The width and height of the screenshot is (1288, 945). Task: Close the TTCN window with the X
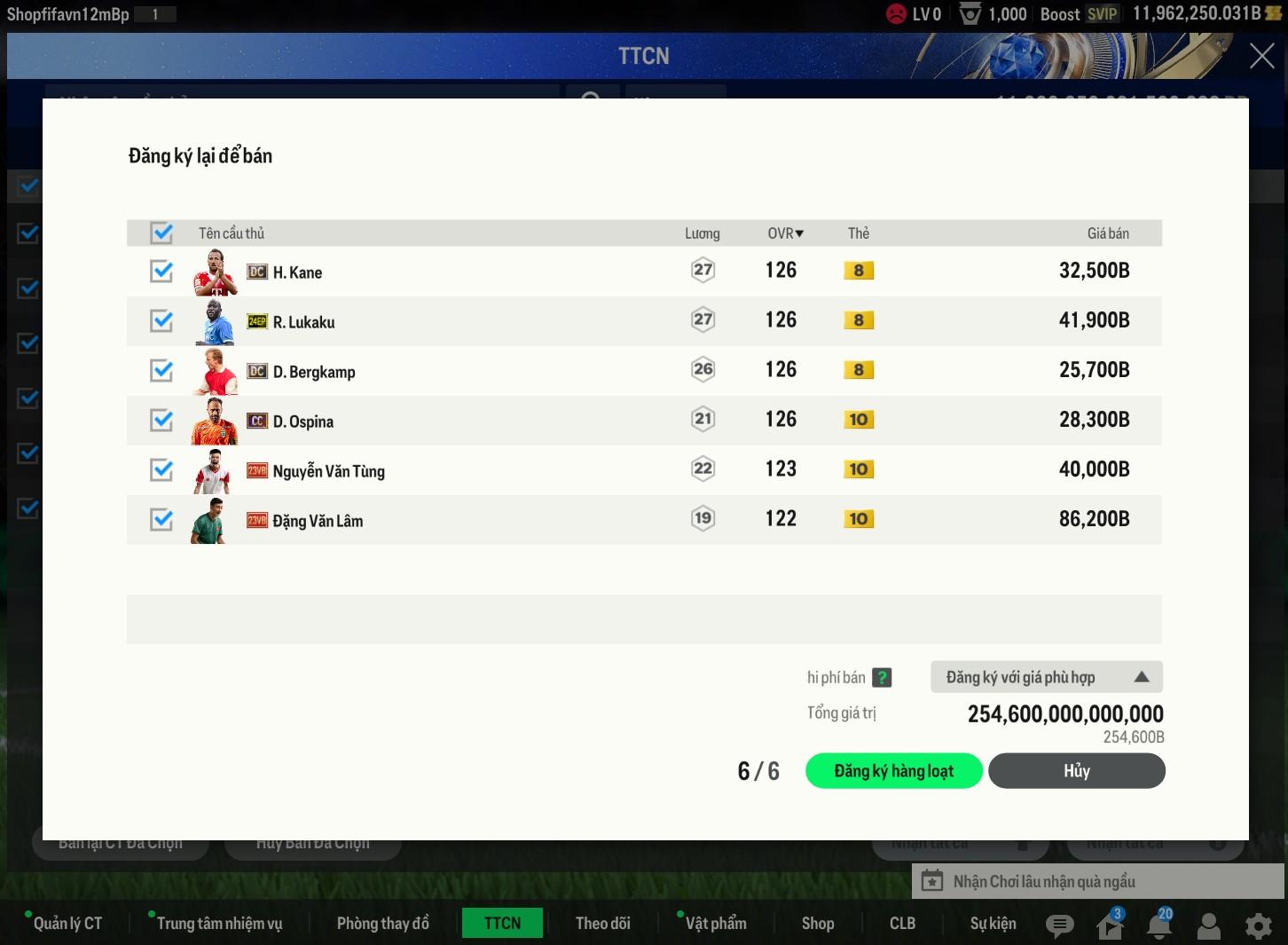click(x=1261, y=56)
